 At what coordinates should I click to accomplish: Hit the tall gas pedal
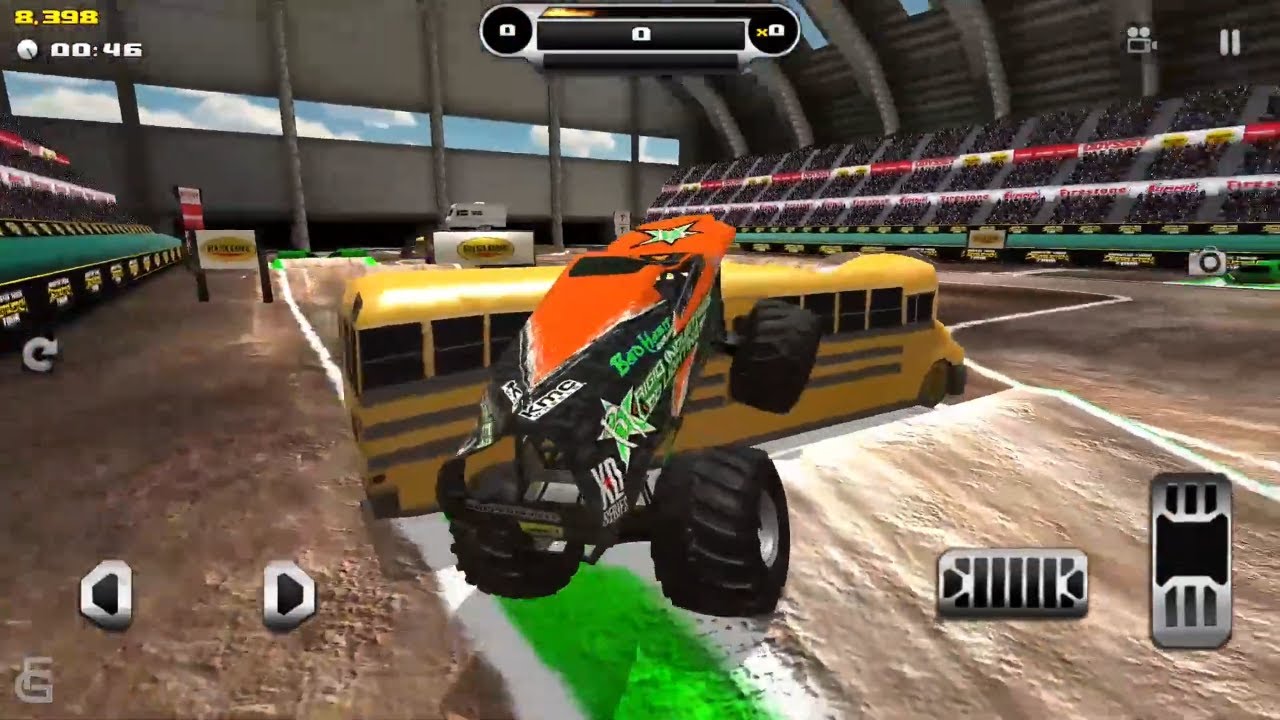pos(1191,560)
